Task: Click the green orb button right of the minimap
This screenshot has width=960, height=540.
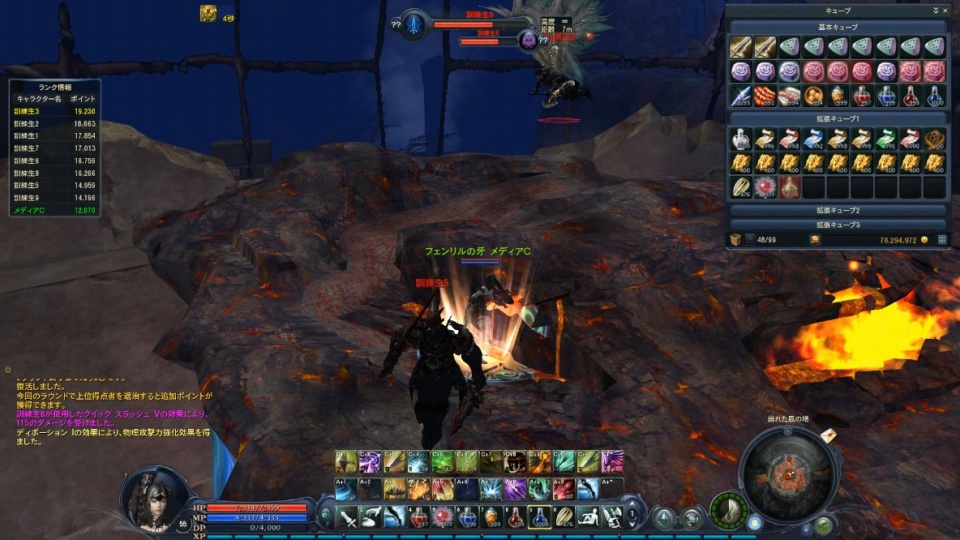Action: coord(824,524)
